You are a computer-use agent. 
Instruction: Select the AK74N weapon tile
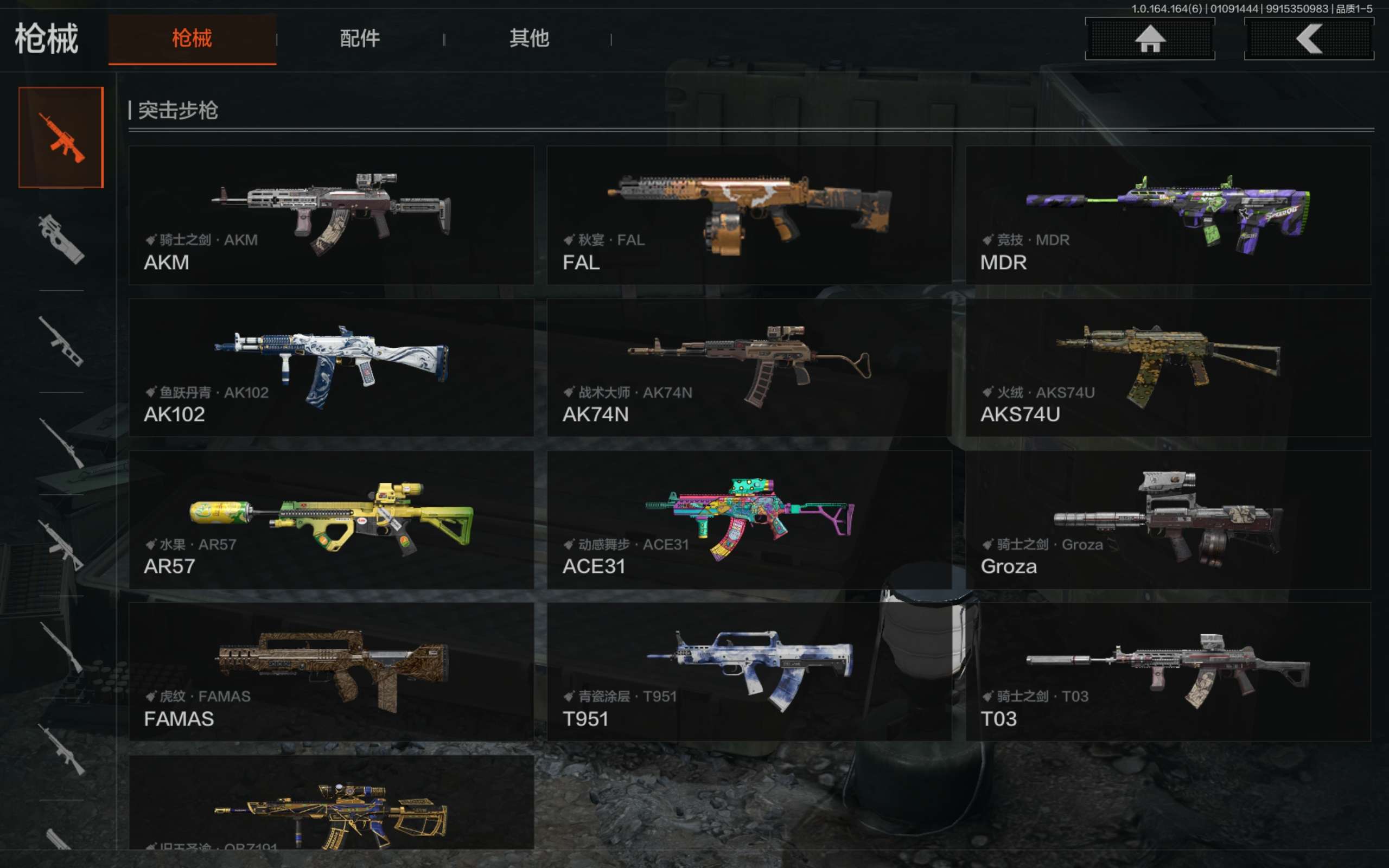[749, 367]
